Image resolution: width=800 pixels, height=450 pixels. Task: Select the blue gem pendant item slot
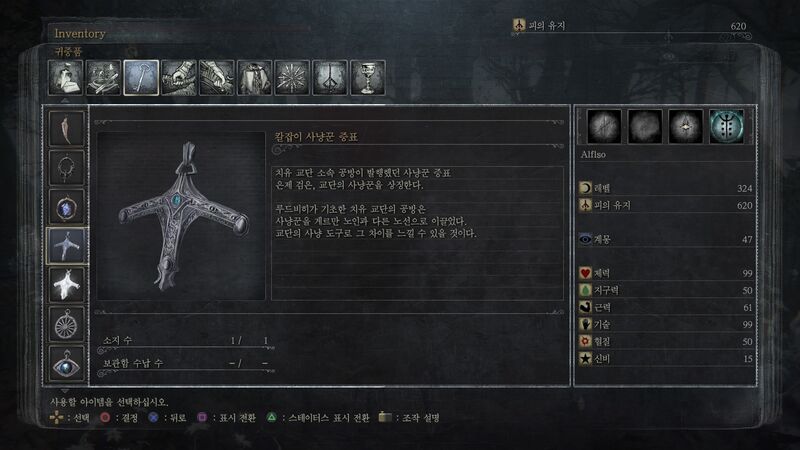pos(68,207)
